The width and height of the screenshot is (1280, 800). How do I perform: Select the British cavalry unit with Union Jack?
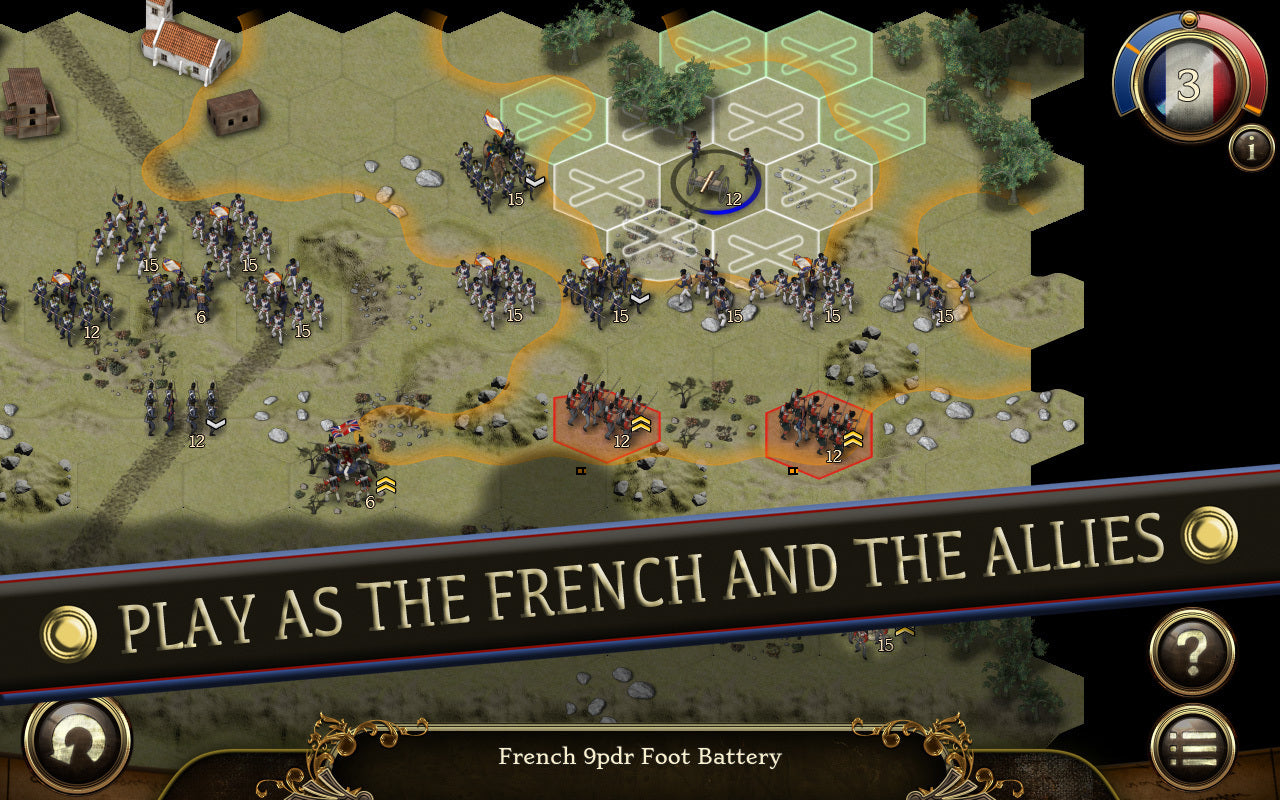pos(345,462)
